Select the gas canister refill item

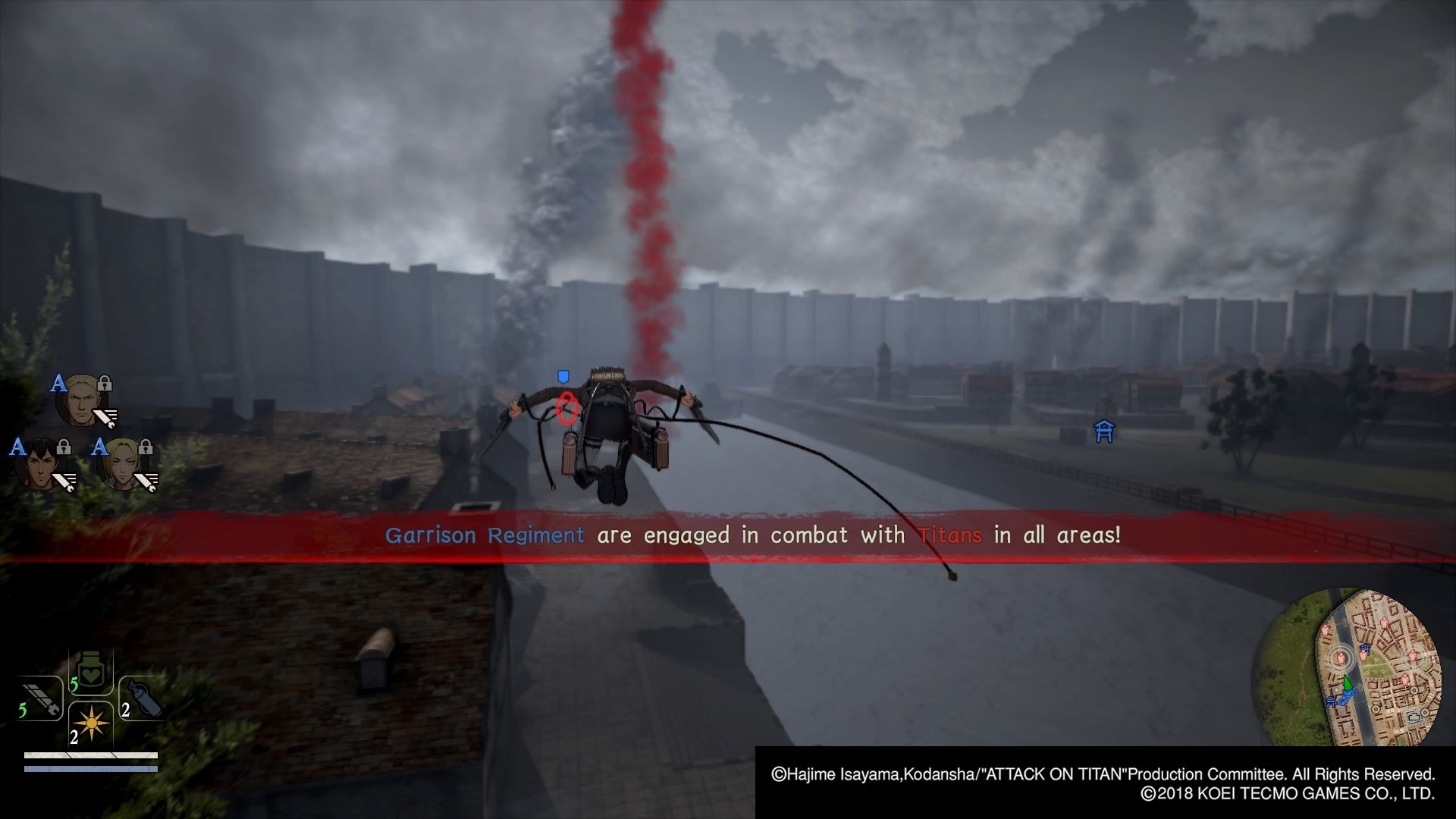click(143, 698)
